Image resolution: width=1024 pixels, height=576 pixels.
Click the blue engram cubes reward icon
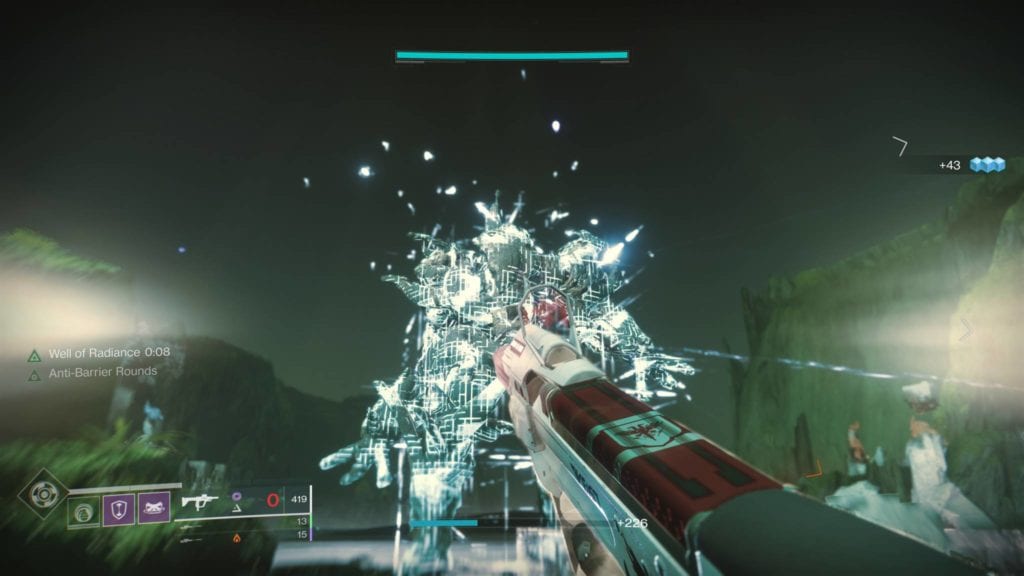pyautogui.click(x=987, y=165)
